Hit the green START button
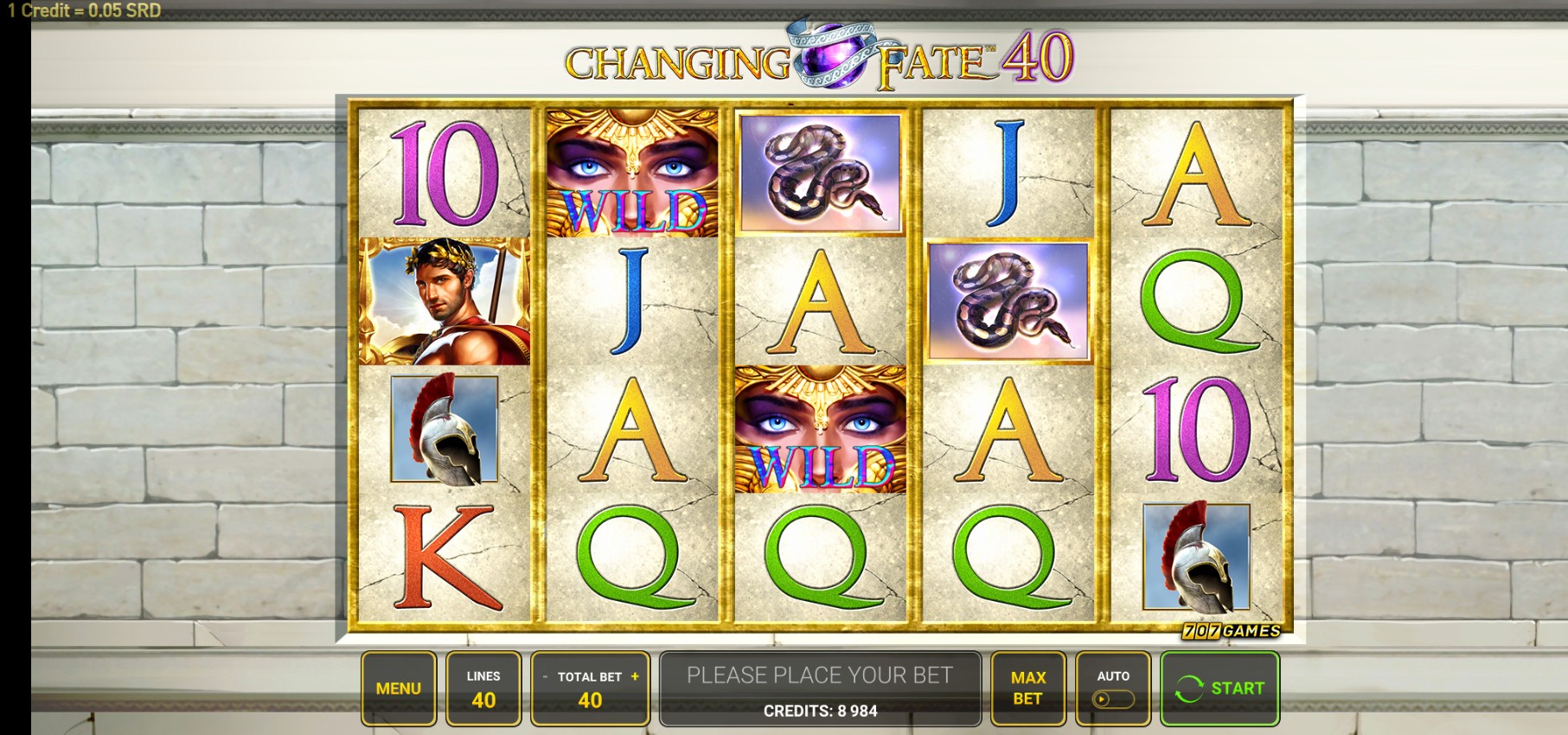The height and width of the screenshot is (735, 1568). (x=1219, y=688)
